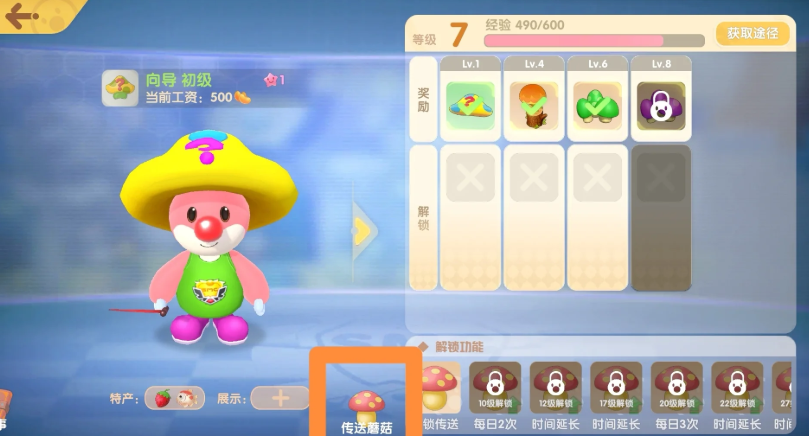Select the 10级解锁 locked mushroom
Viewport: 809px width, 436px height.
[x=495, y=384]
